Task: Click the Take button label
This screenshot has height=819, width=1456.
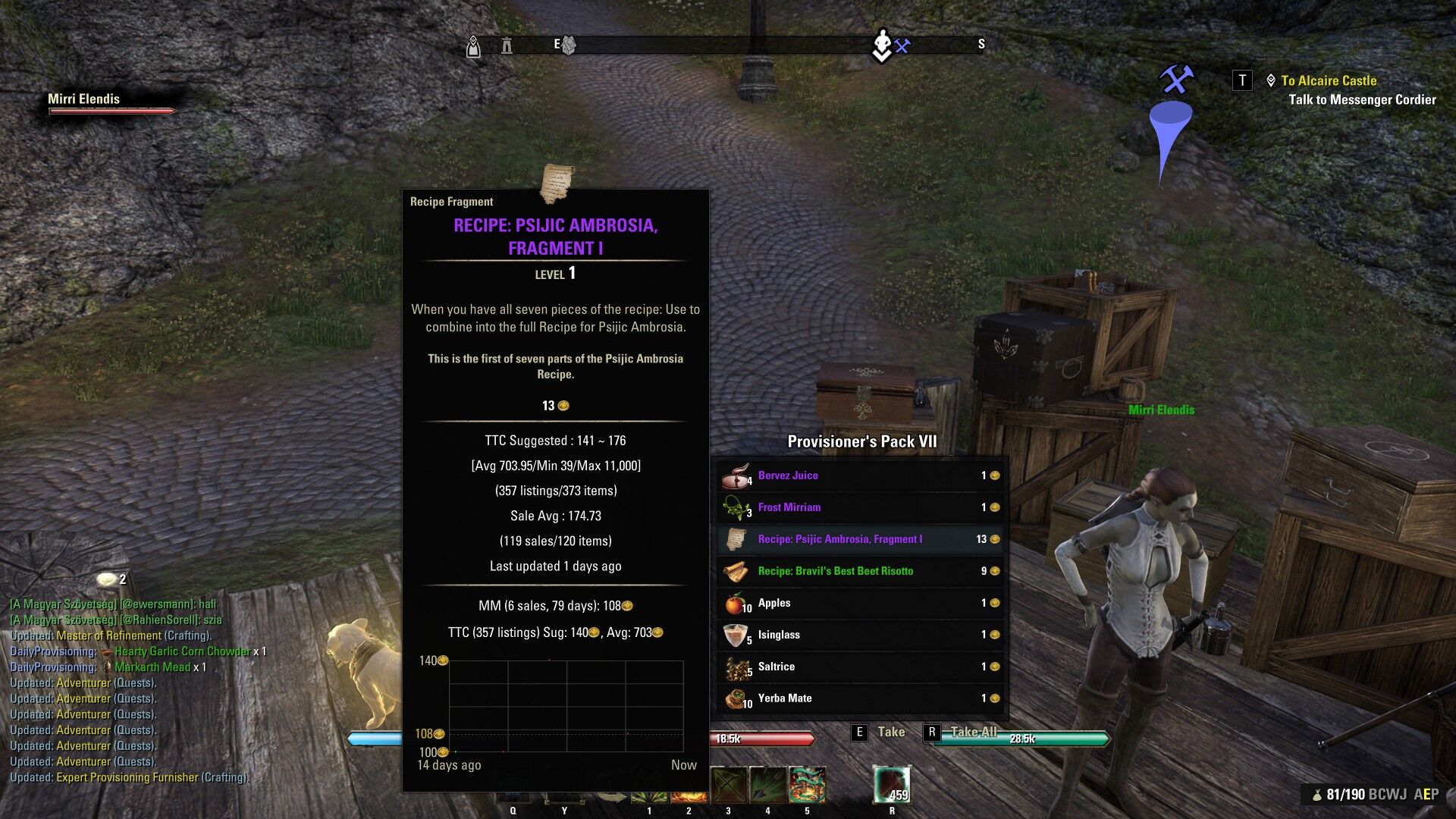Action: coord(890,732)
